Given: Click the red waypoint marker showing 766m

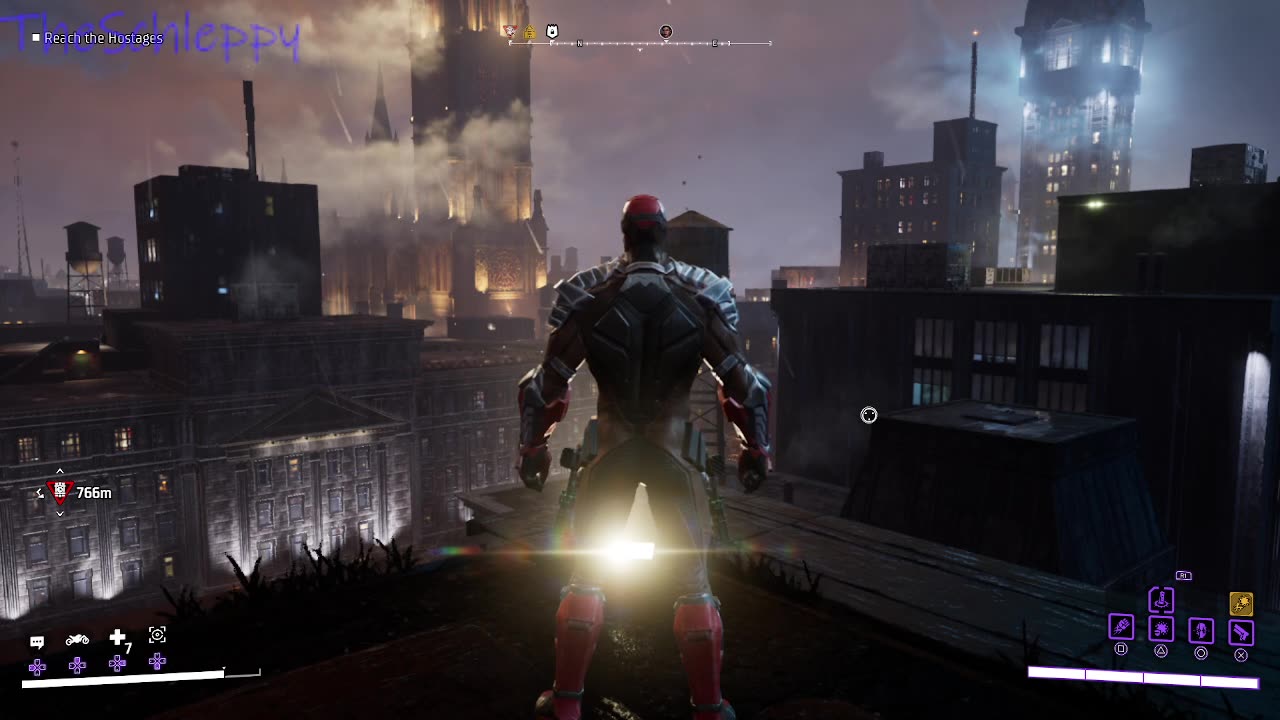Looking at the screenshot, I should [x=61, y=492].
